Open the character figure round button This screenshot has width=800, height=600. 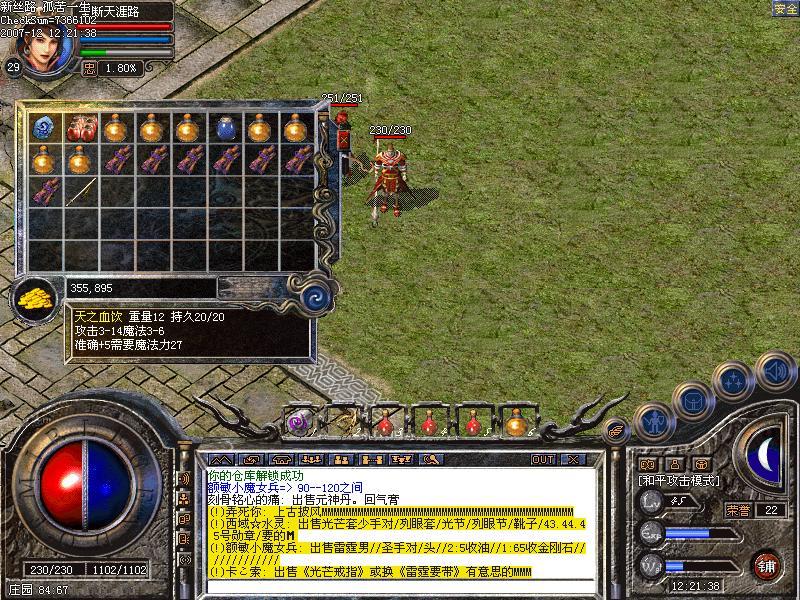(654, 424)
